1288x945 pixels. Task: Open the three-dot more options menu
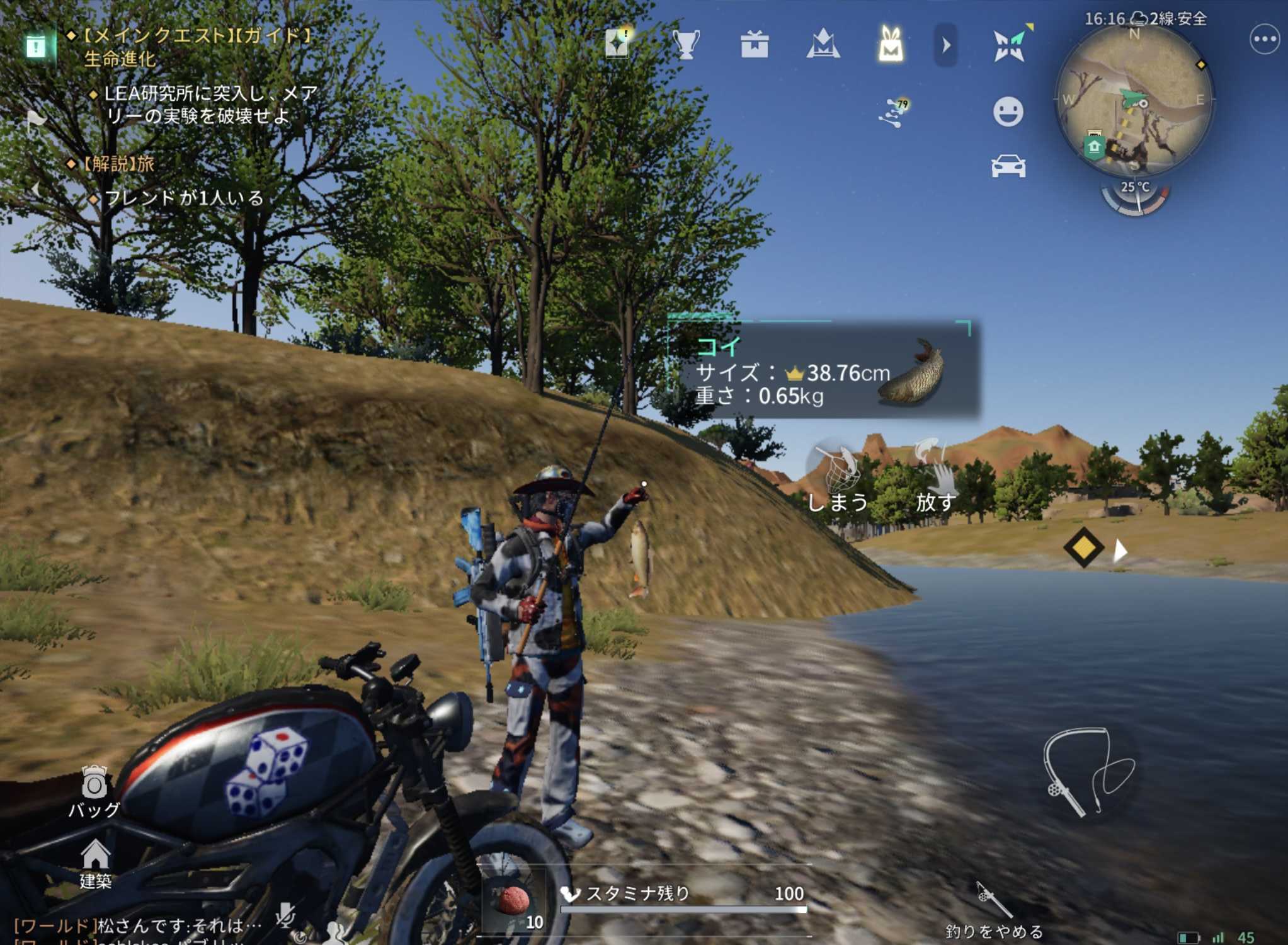click(x=1263, y=40)
